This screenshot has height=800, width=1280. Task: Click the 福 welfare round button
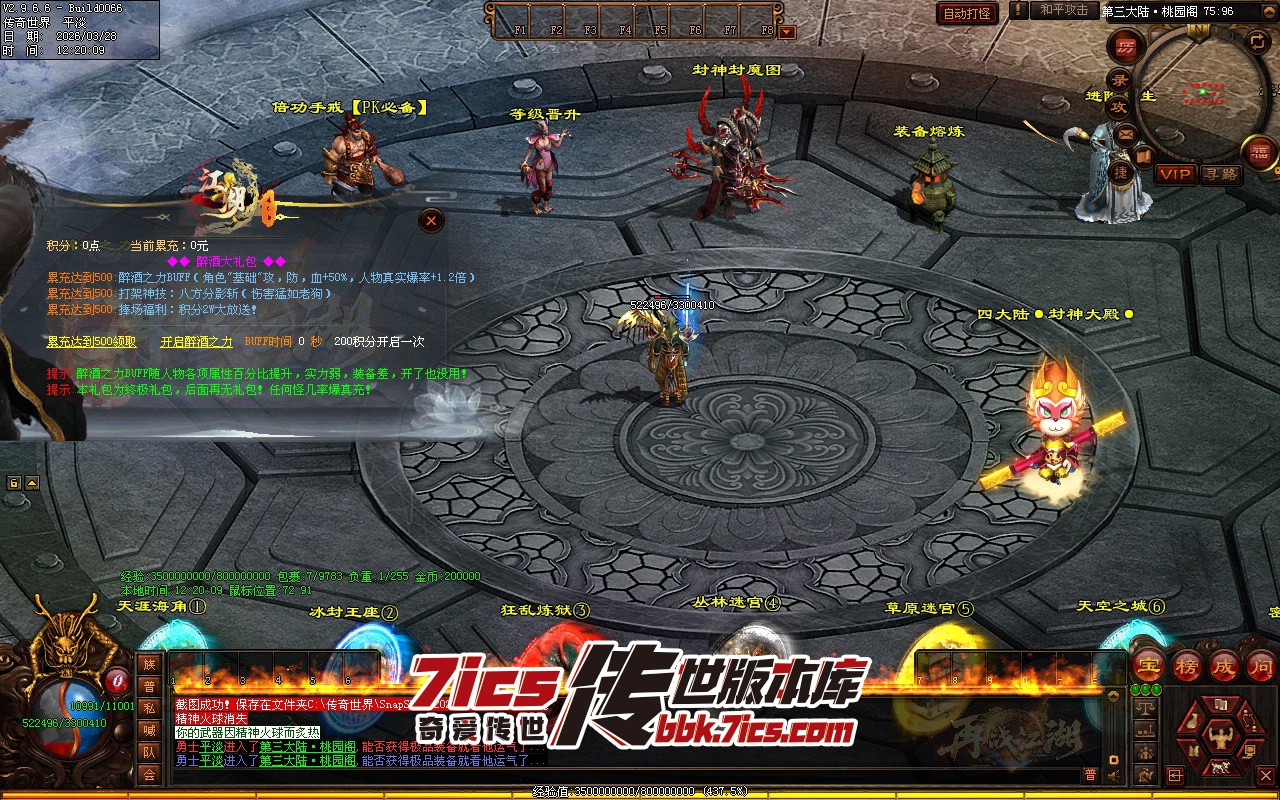coord(1260,152)
